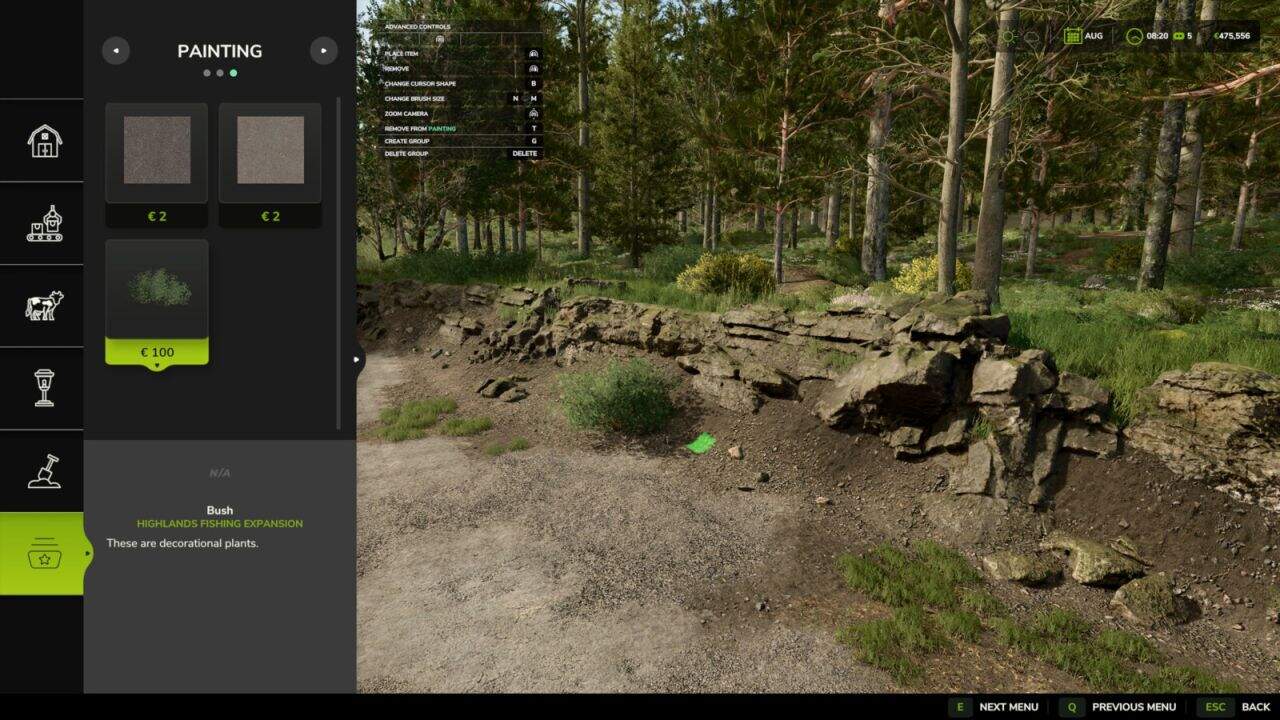
Task: Open the Production category factory icon
Action: [42, 224]
